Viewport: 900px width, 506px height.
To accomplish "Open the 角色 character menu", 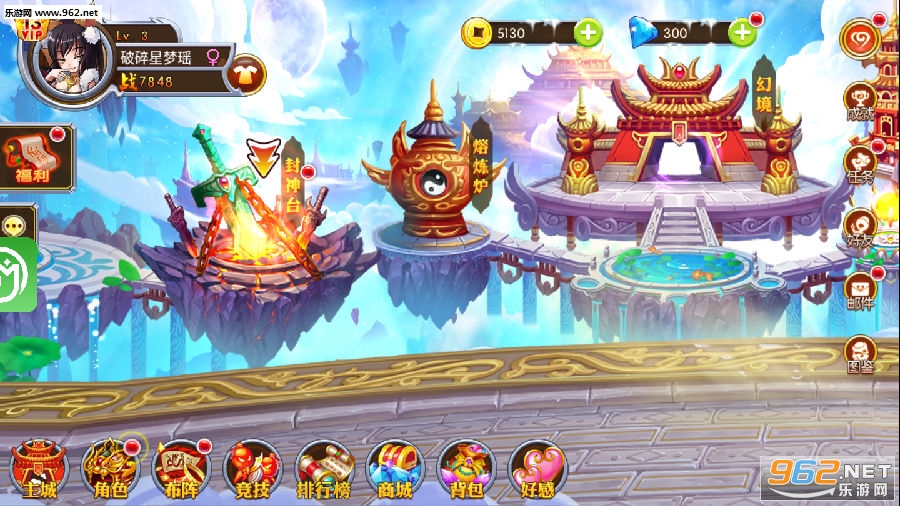I will click(110, 468).
